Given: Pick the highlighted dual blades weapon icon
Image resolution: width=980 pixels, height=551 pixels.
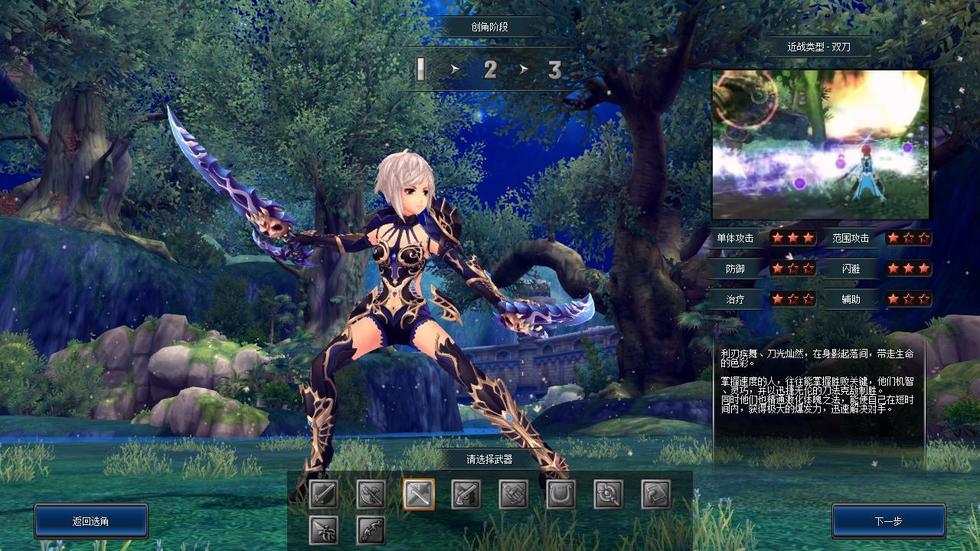Looking at the screenshot, I should tap(418, 493).
